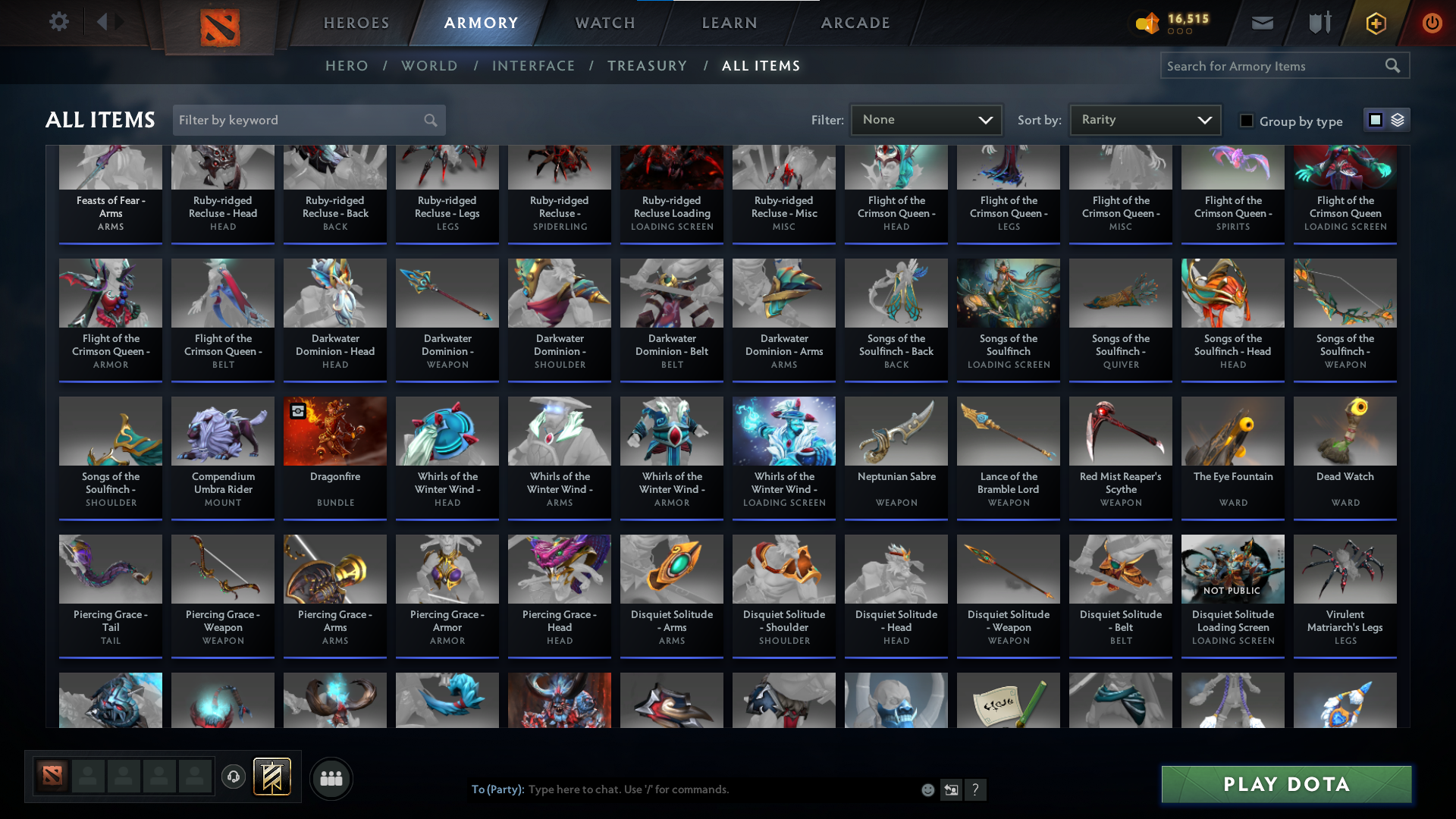Switch to the WATCH tab
Image resolution: width=1456 pixels, height=819 pixels.
pyautogui.click(x=604, y=23)
